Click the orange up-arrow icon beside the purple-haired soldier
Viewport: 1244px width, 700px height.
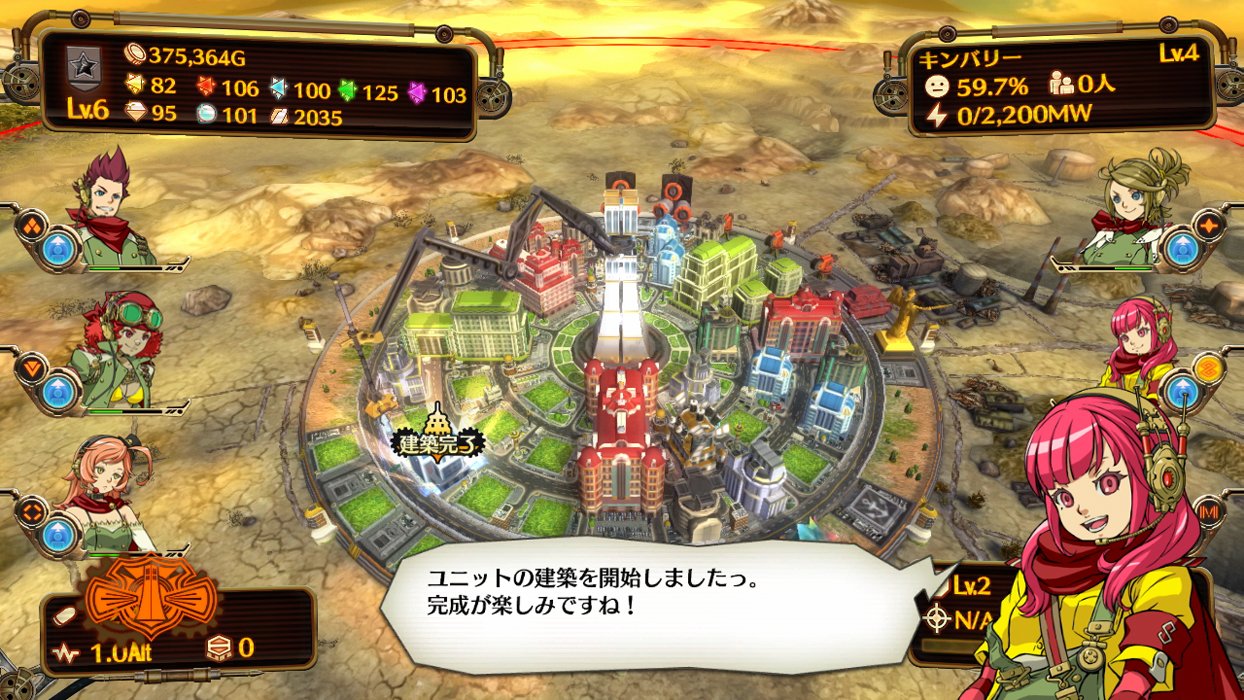[x=33, y=224]
